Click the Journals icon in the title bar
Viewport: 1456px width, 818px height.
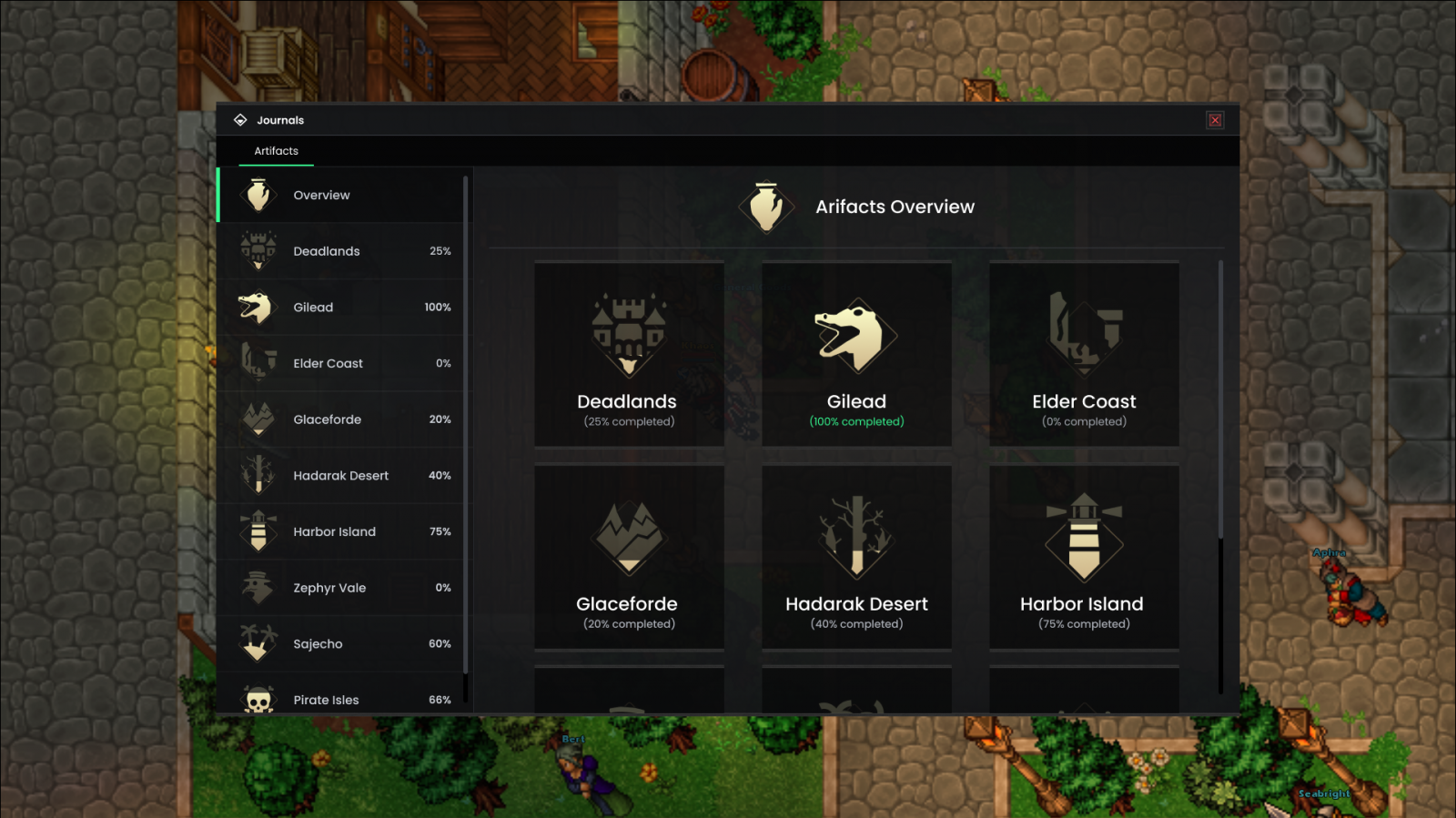pos(240,119)
